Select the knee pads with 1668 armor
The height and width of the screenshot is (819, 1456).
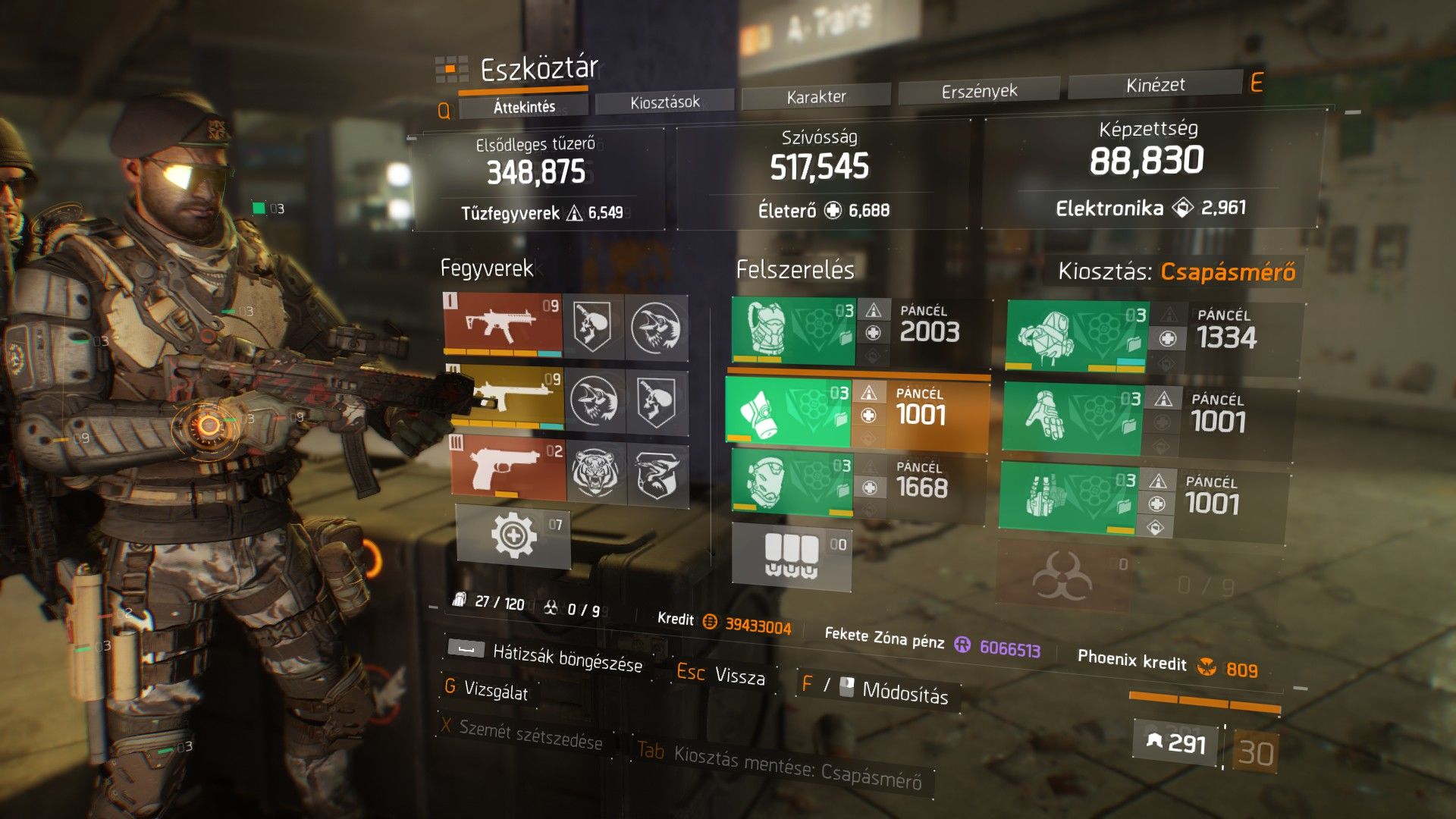coord(792,482)
